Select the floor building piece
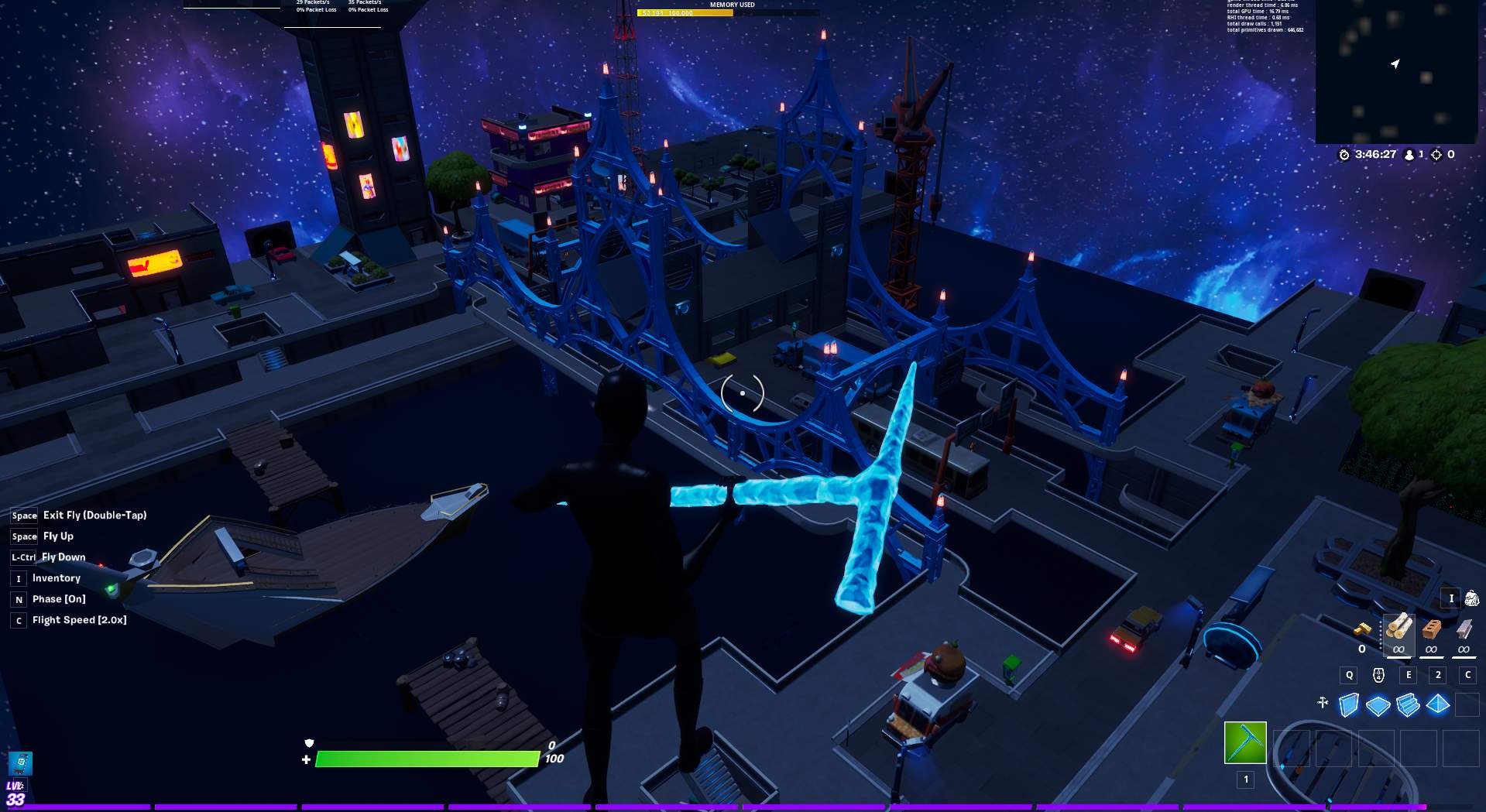 point(1378,705)
